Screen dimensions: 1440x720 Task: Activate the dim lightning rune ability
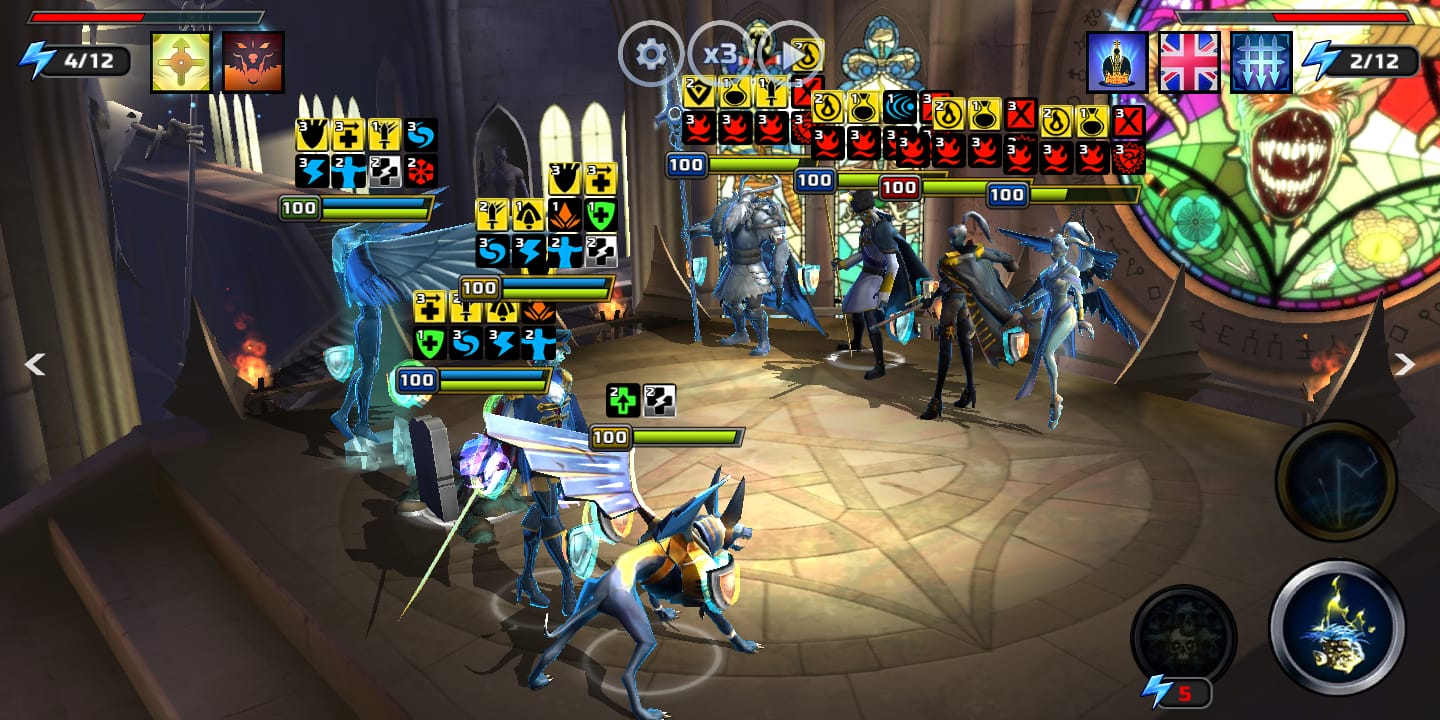tap(1336, 482)
